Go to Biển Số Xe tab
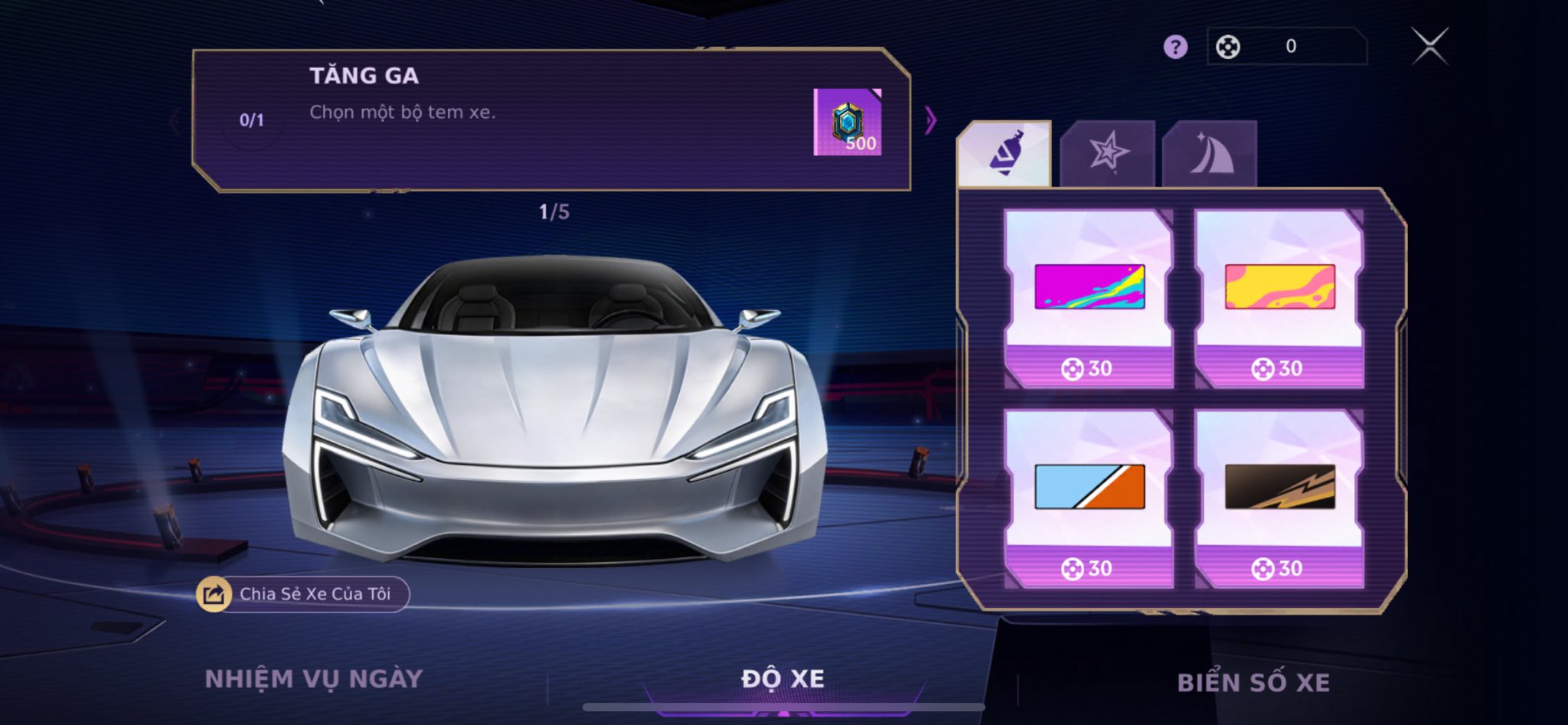Image resolution: width=1568 pixels, height=725 pixels. [1253, 682]
